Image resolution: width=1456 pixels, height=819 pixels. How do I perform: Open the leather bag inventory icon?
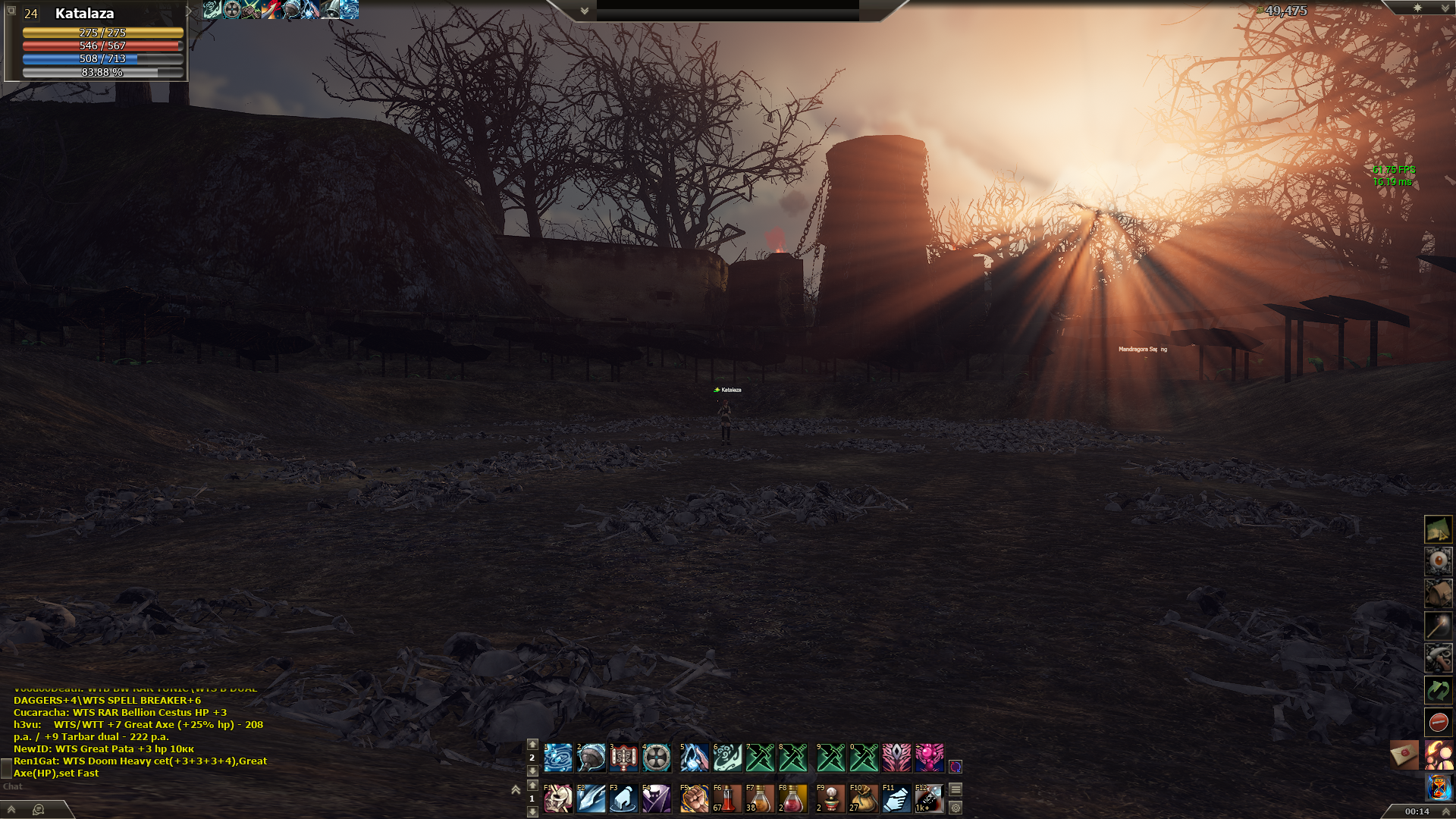click(x=1438, y=594)
